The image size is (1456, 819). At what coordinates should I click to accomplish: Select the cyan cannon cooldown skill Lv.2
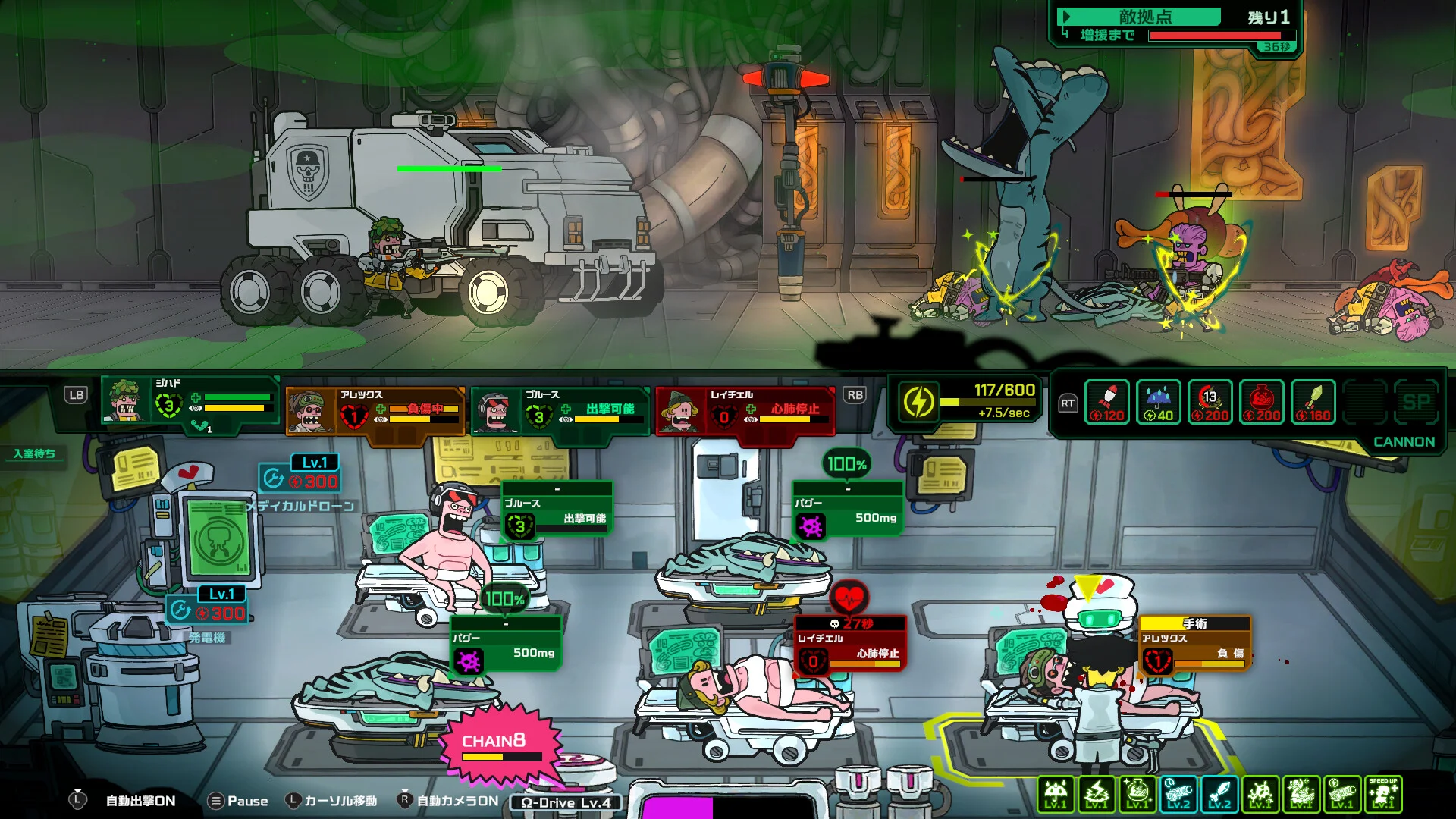pyautogui.click(x=1178, y=794)
